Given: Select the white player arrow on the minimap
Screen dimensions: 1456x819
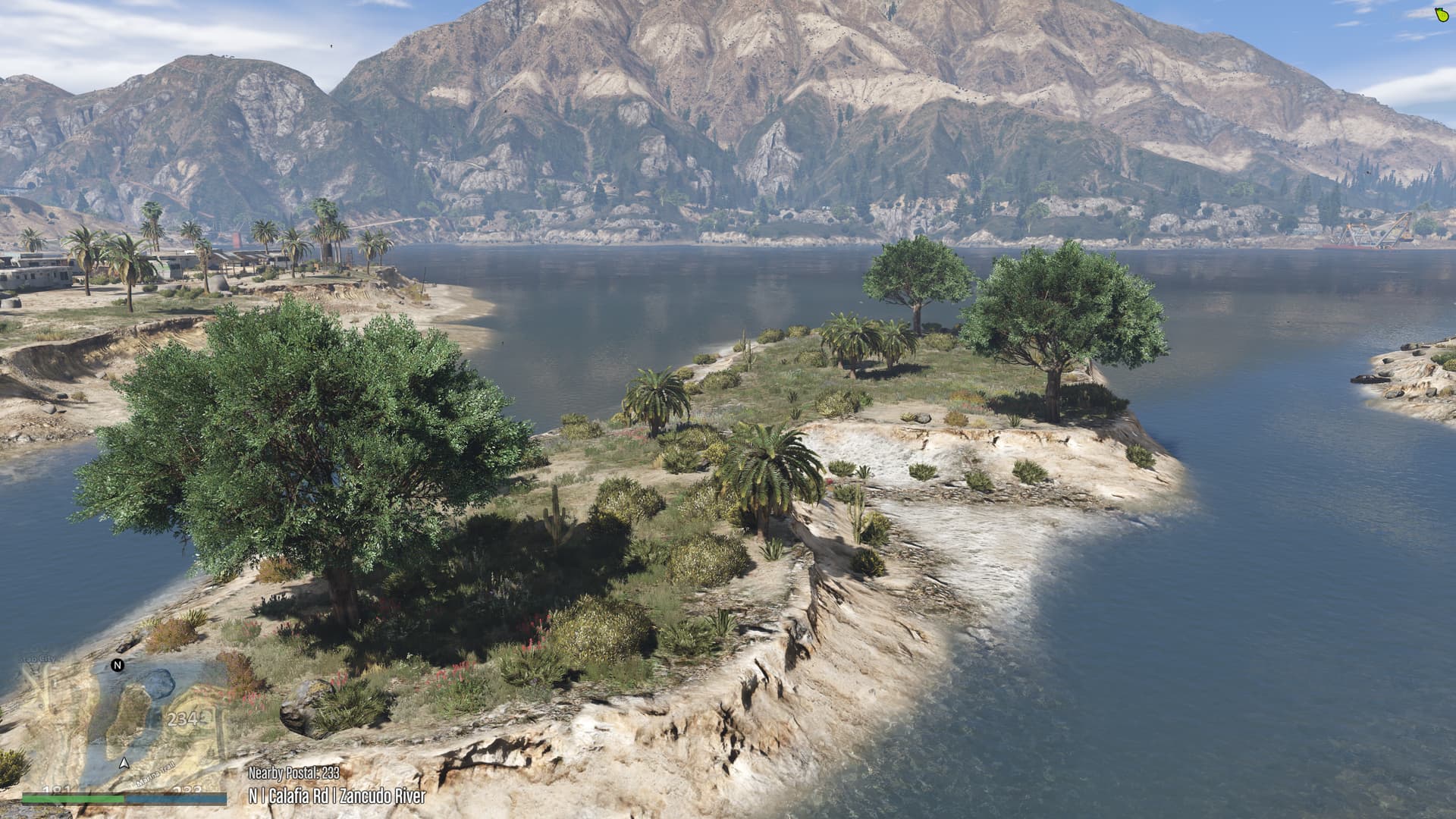Looking at the screenshot, I should click(x=125, y=764).
